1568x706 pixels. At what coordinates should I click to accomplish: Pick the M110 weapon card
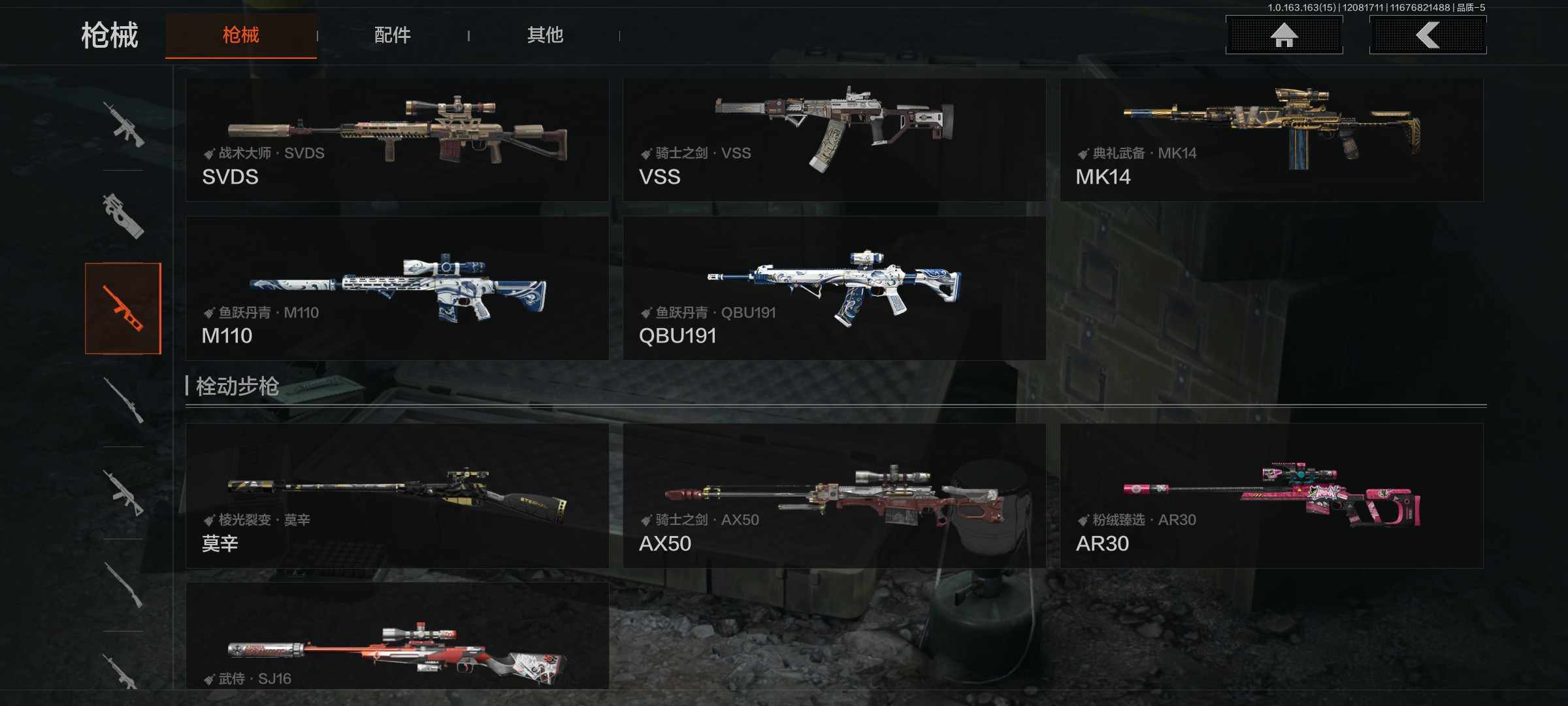(x=397, y=288)
